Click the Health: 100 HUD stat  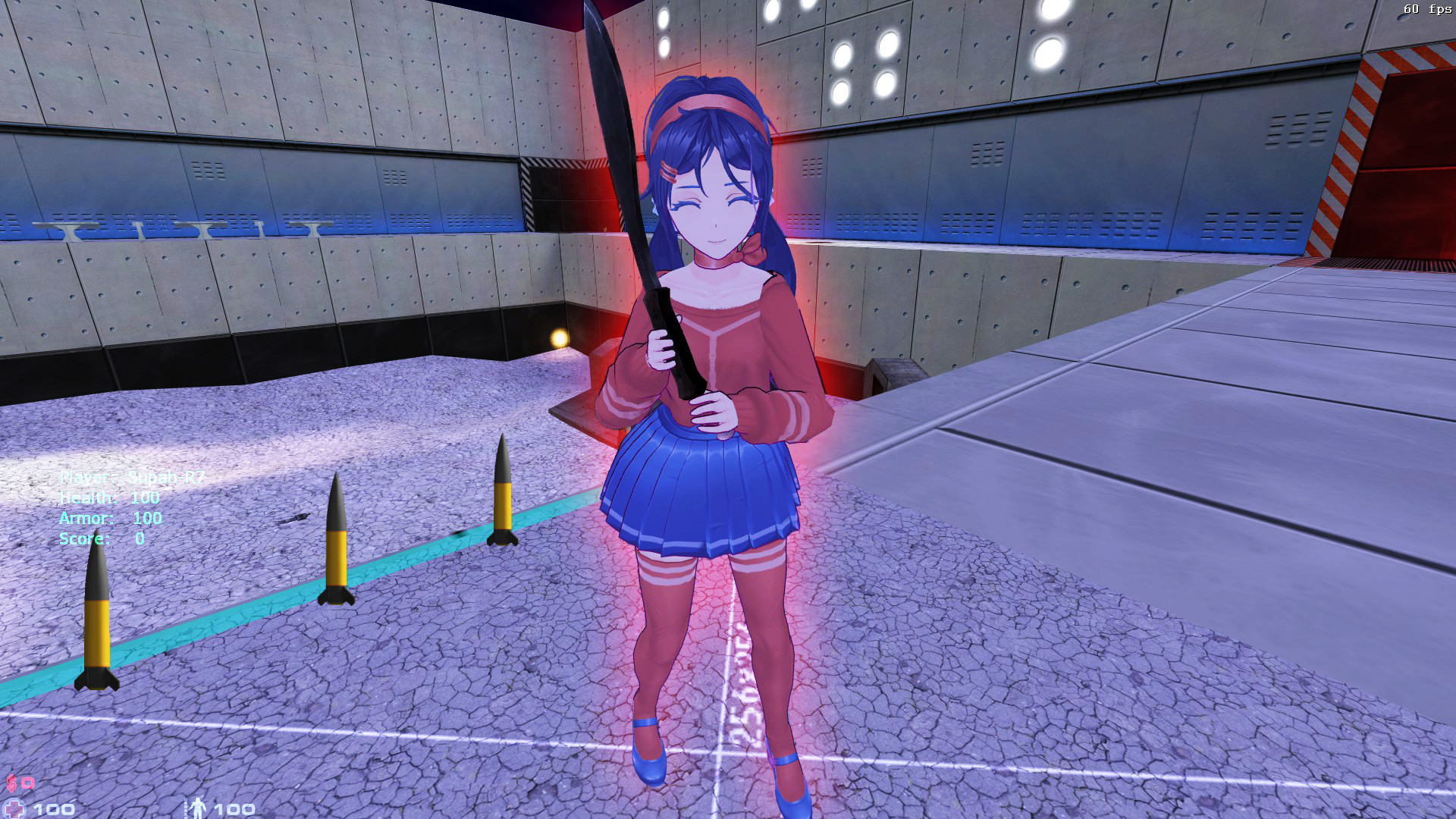point(108,497)
